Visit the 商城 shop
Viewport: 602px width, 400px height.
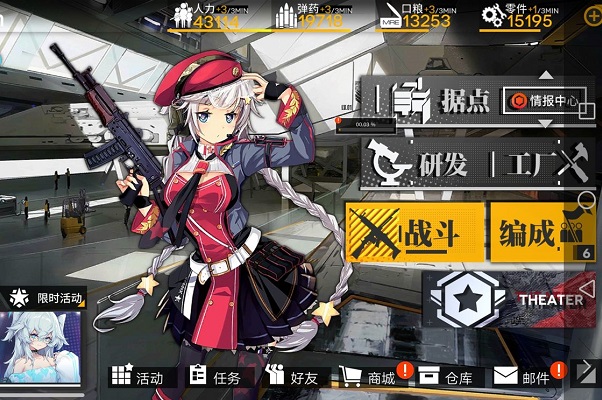(370, 378)
